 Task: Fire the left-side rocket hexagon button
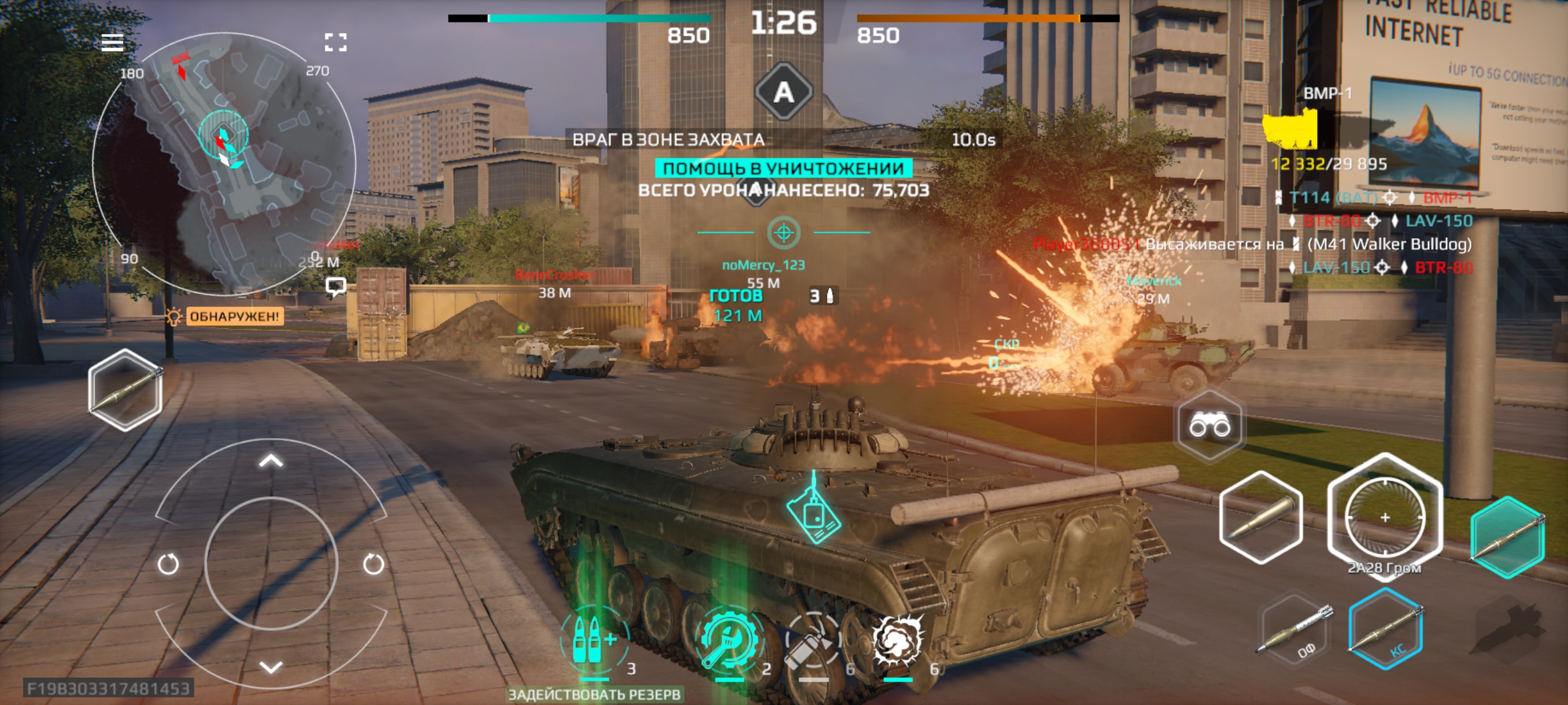click(x=125, y=390)
